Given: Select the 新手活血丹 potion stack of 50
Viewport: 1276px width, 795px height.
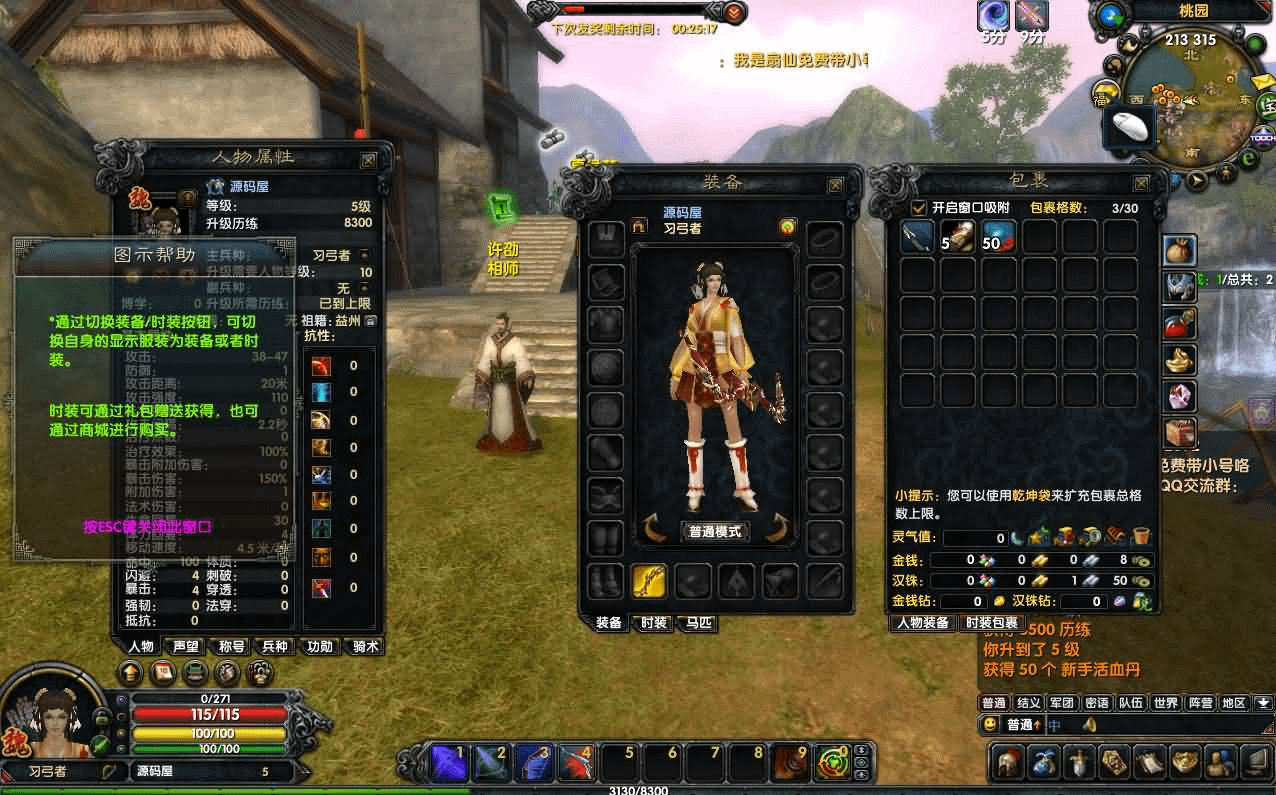Looking at the screenshot, I should pos(999,237).
